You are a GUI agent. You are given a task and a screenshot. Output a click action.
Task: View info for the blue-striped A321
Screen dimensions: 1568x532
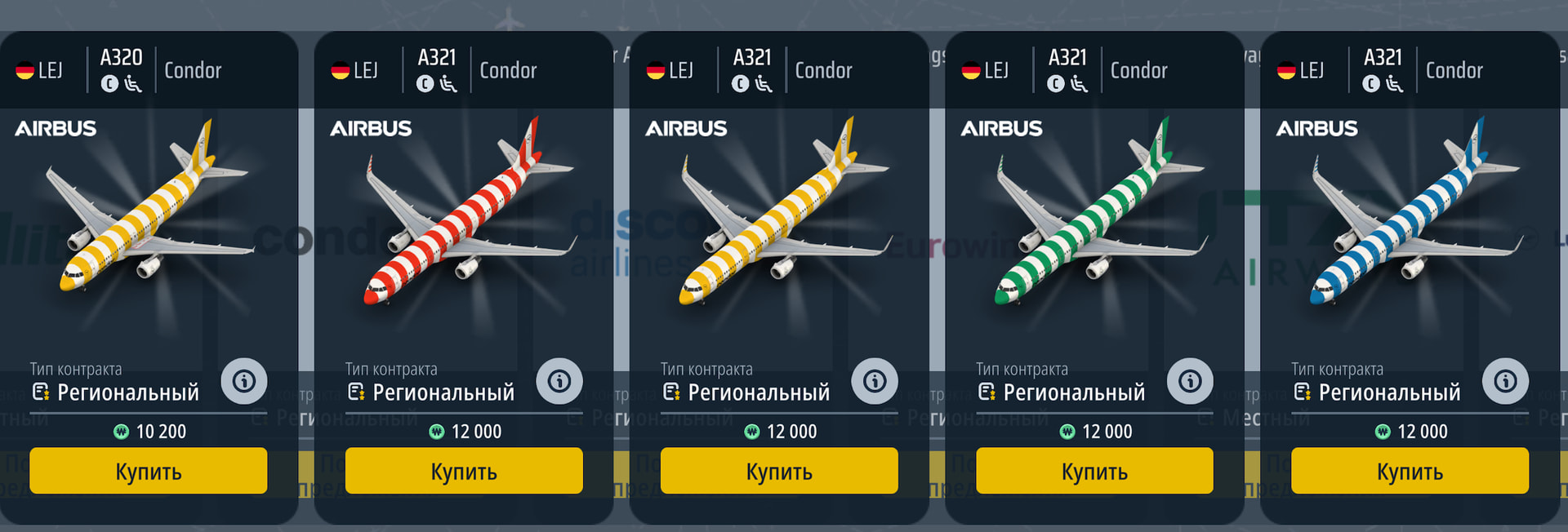(1505, 381)
